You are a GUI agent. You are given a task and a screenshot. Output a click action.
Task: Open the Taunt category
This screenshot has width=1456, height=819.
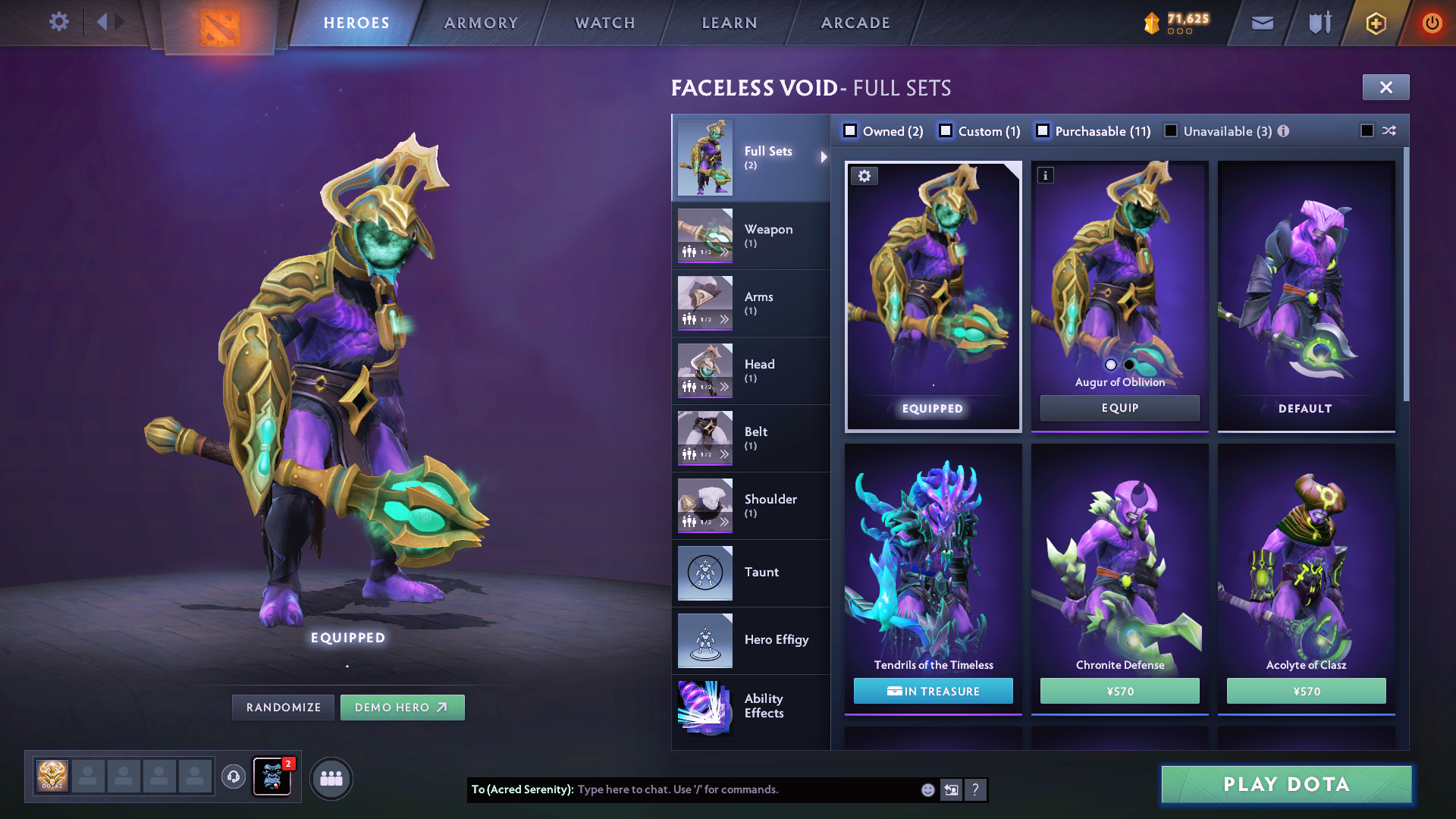tap(750, 573)
